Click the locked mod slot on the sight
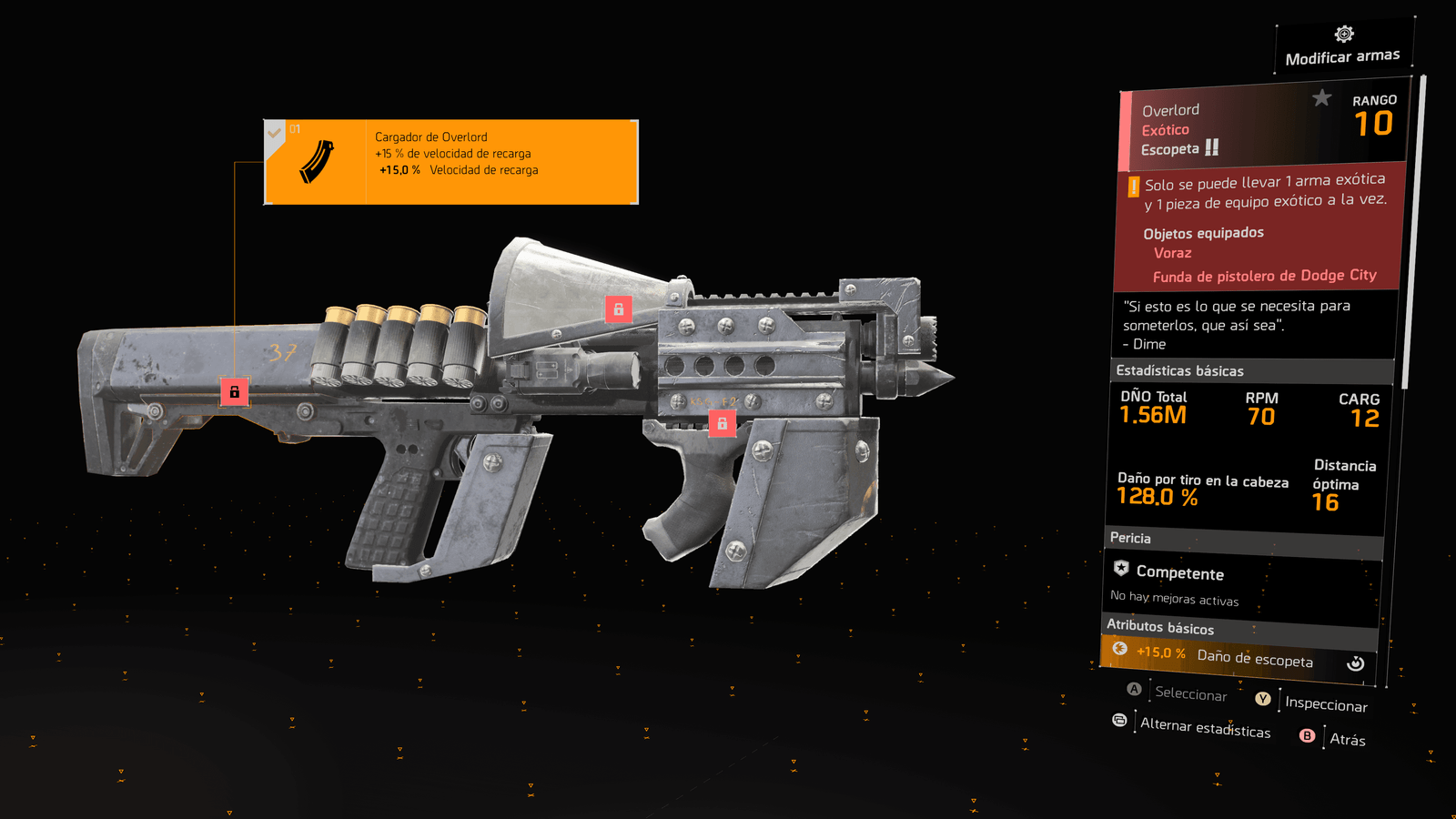This screenshot has height=819, width=1456. pyautogui.click(x=619, y=309)
